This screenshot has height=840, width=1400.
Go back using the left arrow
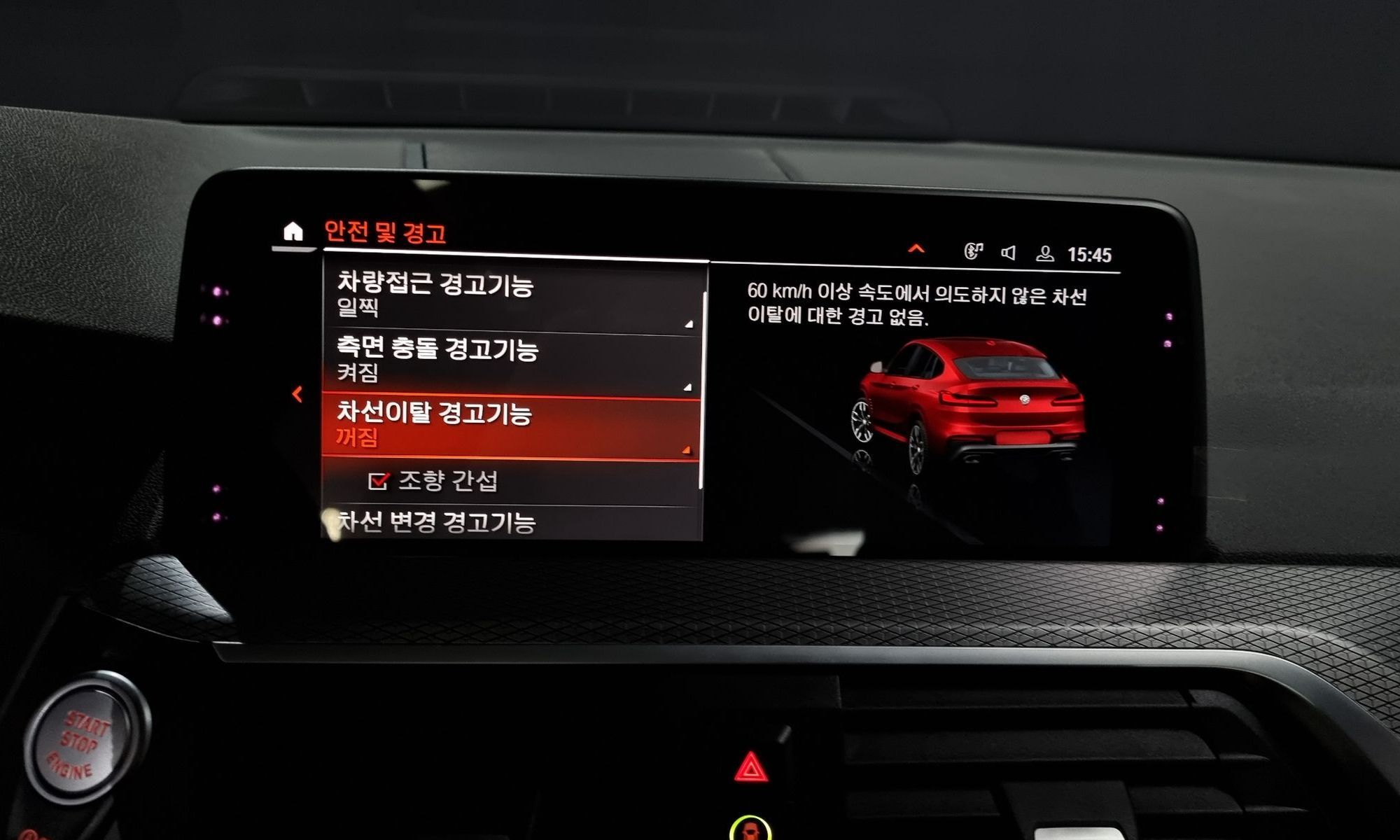[x=297, y=394]
